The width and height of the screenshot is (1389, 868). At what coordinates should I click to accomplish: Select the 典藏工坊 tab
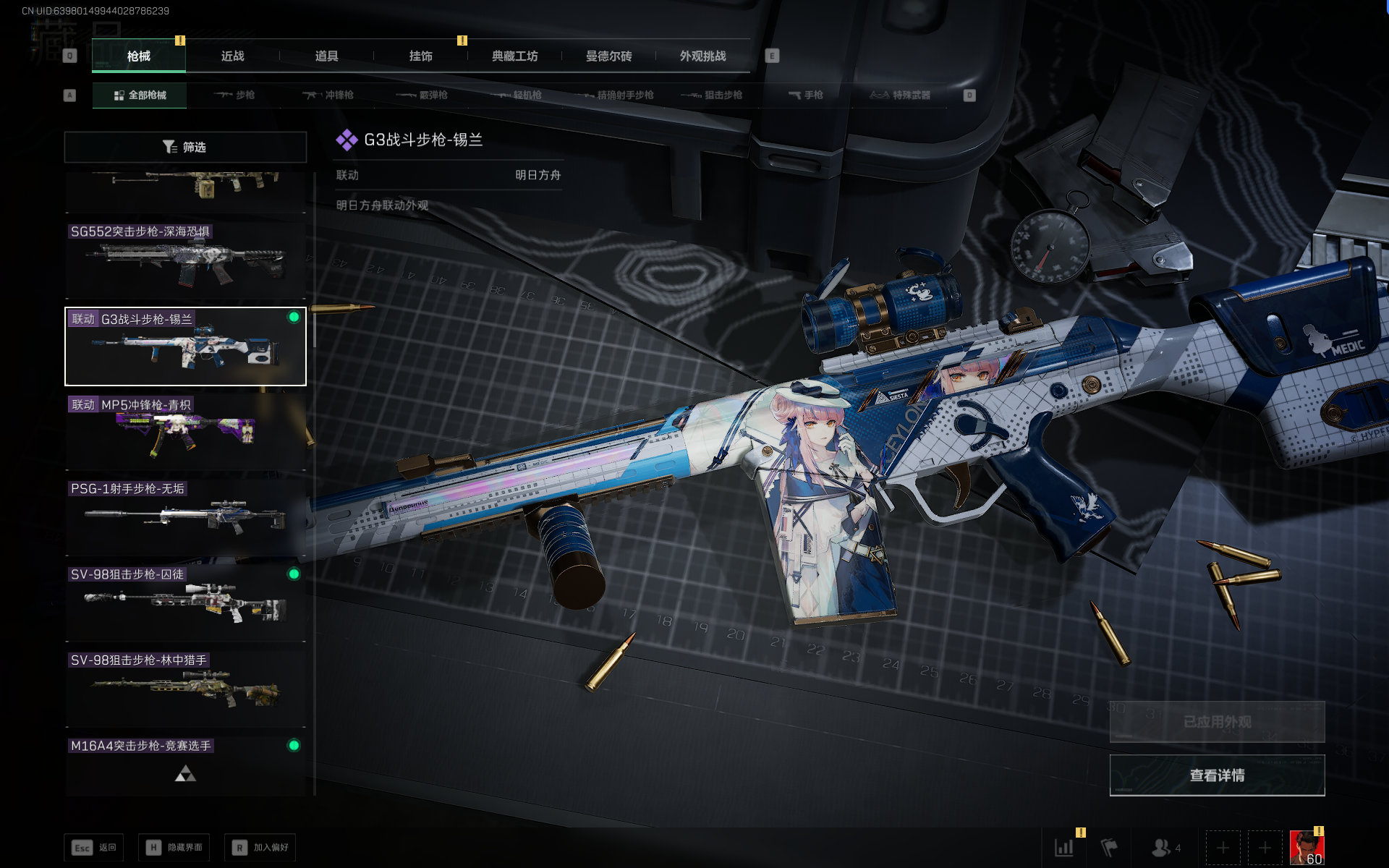click(514, 56)
